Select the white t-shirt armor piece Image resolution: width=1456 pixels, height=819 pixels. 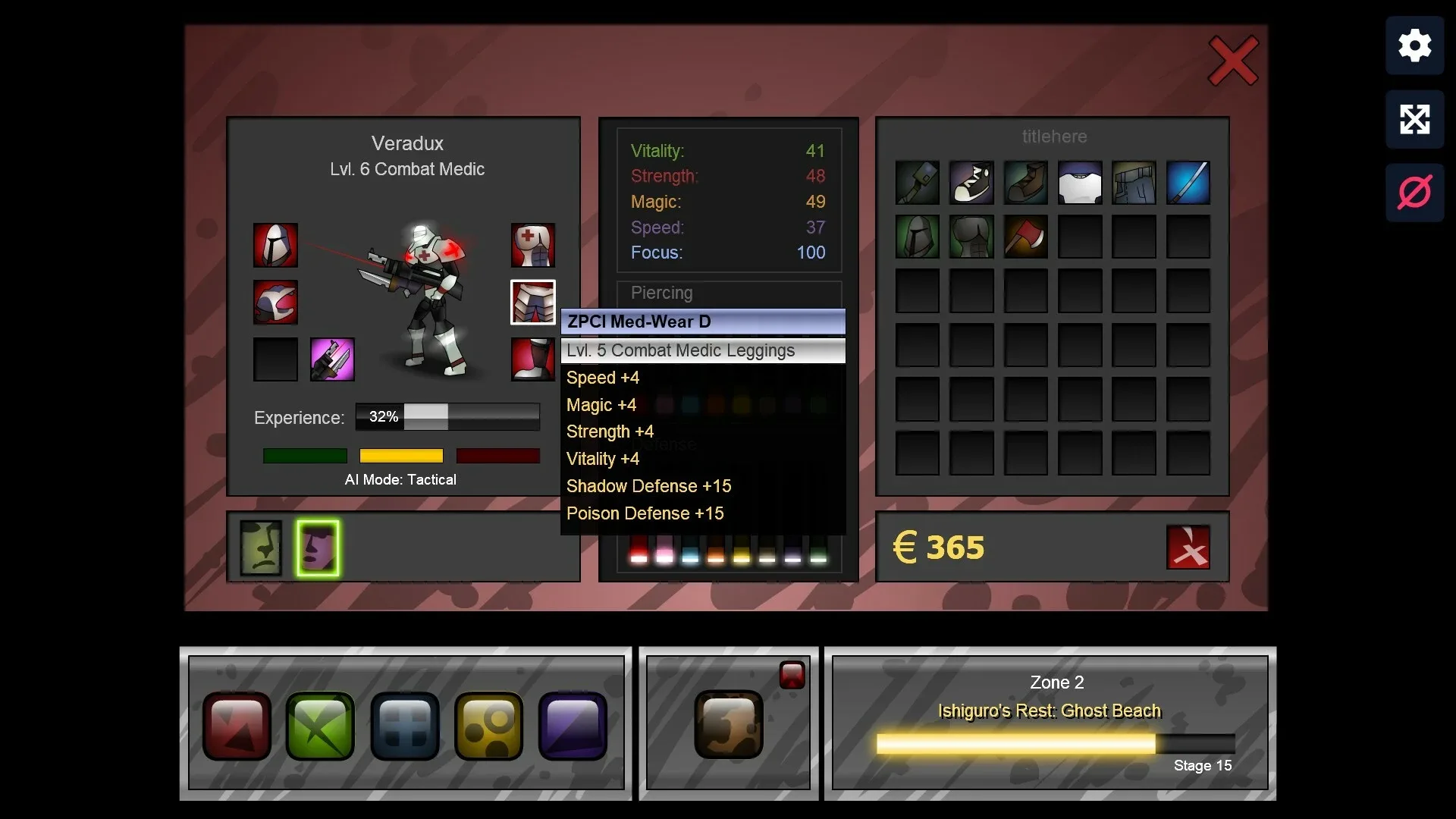pyautogui.click(x=1079, y=182)
